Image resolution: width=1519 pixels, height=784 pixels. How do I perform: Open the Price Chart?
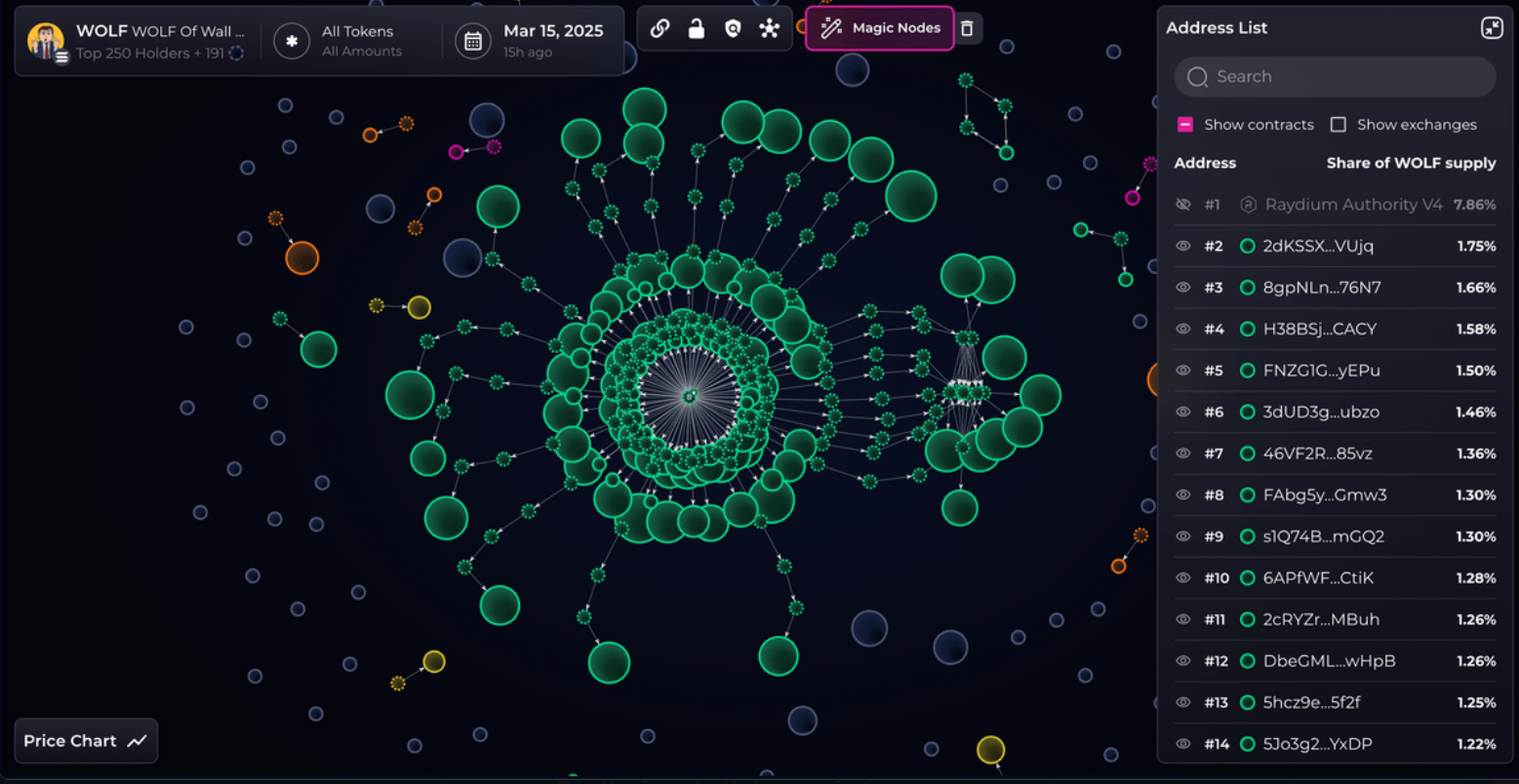pyautogui.click(x=86, y=741)
